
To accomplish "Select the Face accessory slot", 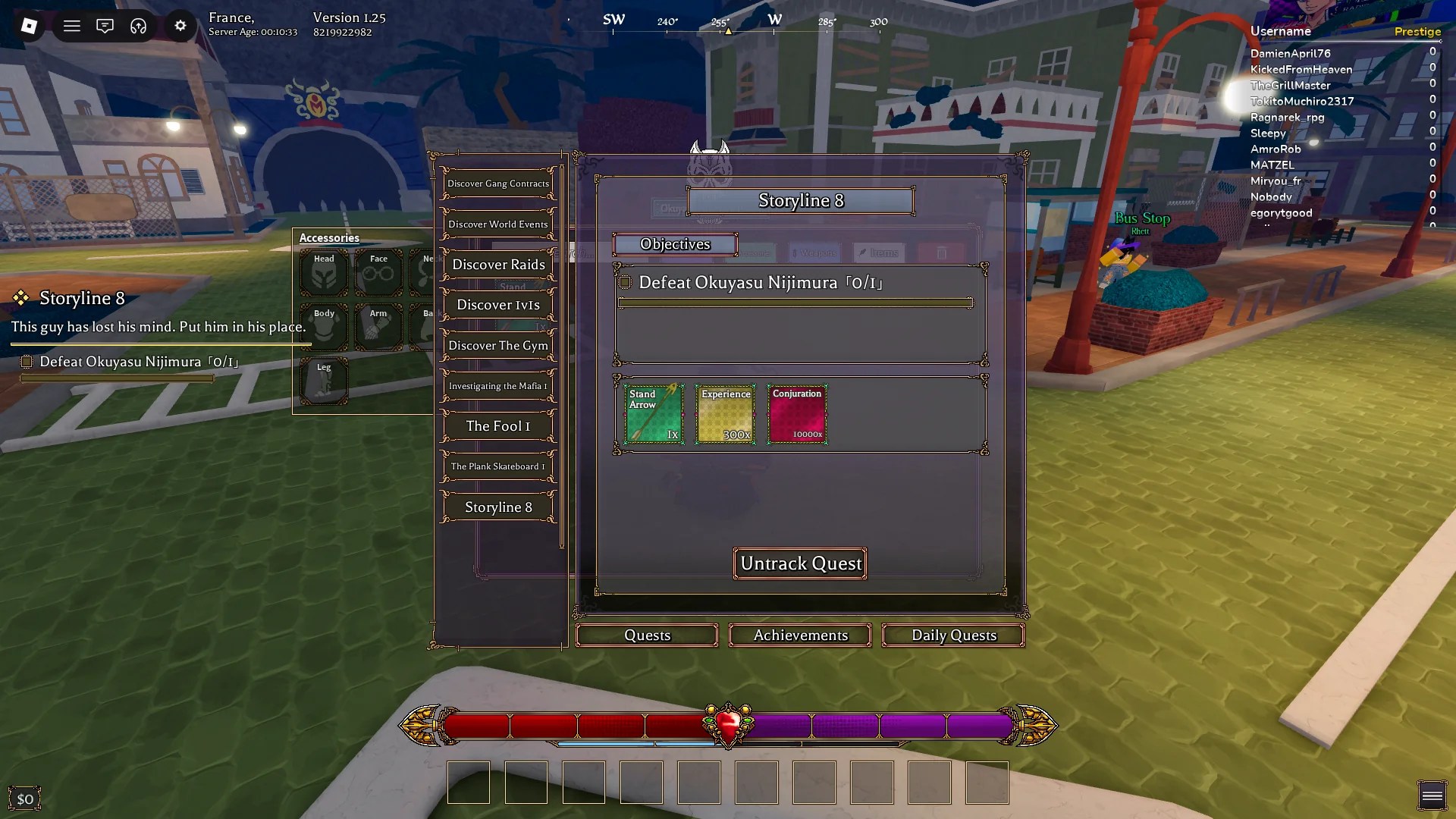I will (378, 272).
